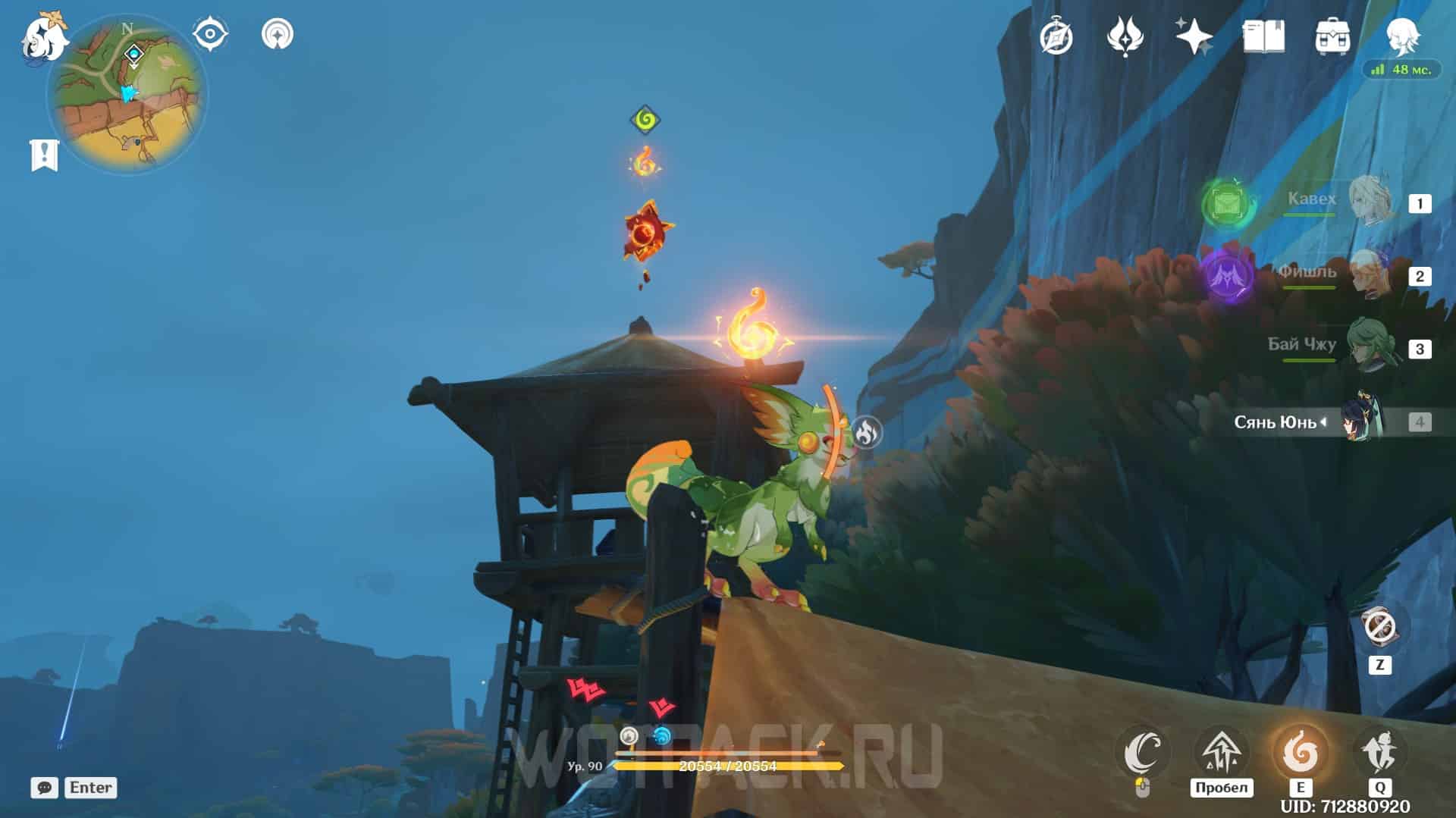This screenshot has height=818, width=1456.
Task: Use the jump arrow action icon
Action: tap(1221, 753)
